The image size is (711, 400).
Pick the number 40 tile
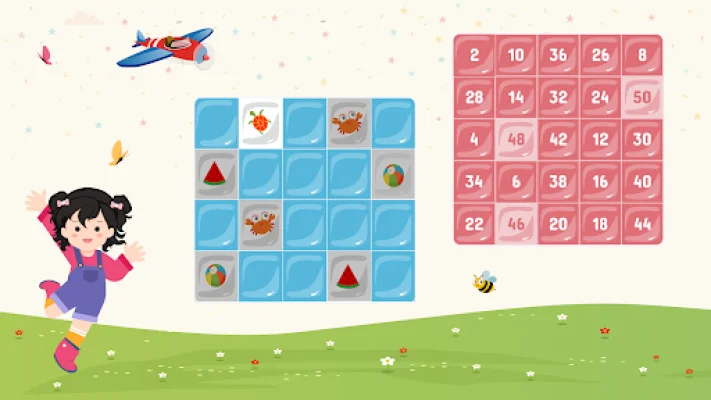(642, 181)
